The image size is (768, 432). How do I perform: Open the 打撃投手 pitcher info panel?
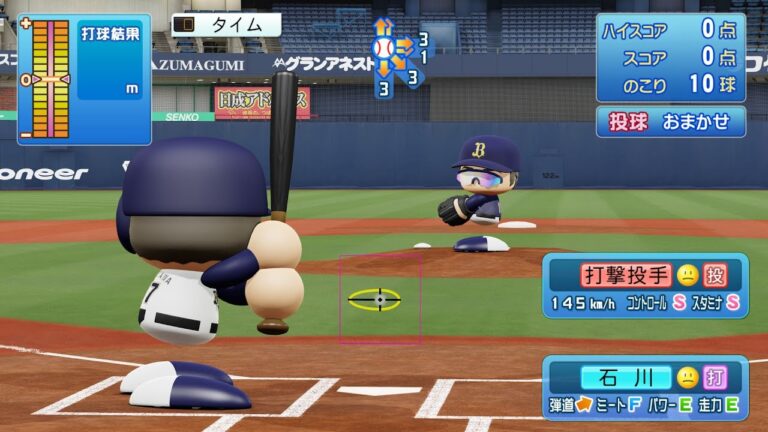point(645,286)
